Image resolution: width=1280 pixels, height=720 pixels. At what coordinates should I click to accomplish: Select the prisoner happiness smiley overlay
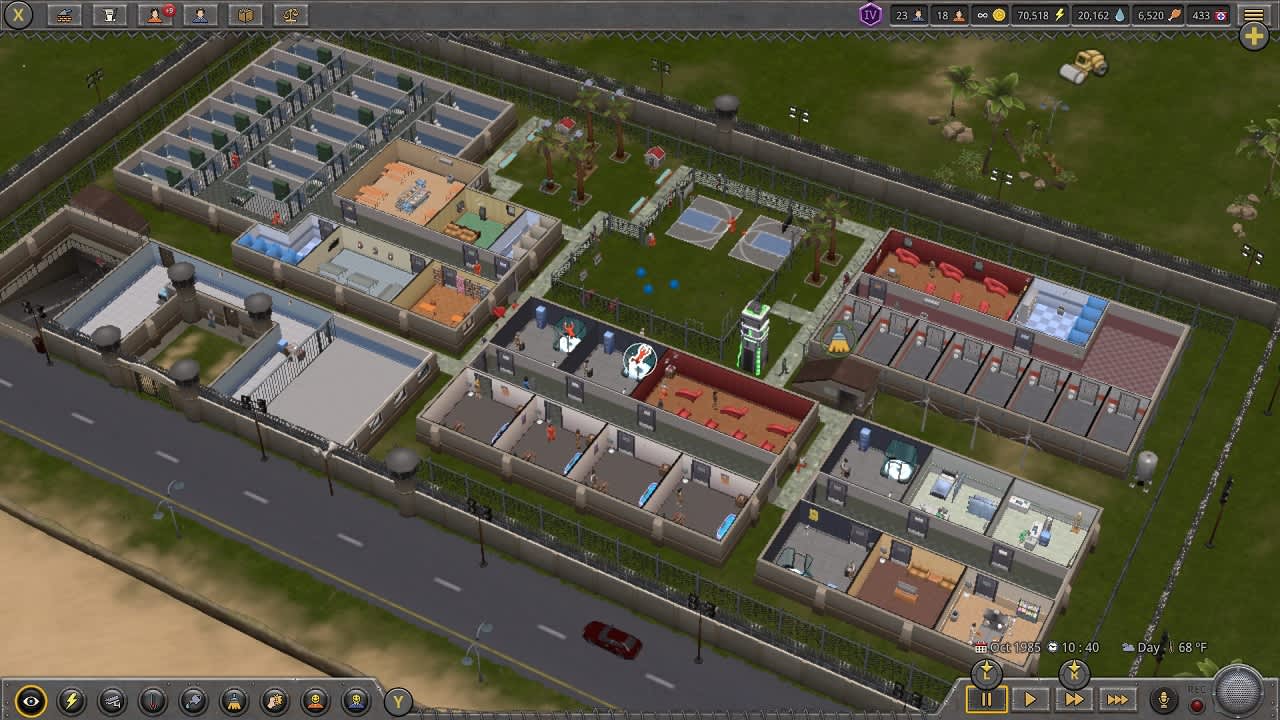(313, 699)
